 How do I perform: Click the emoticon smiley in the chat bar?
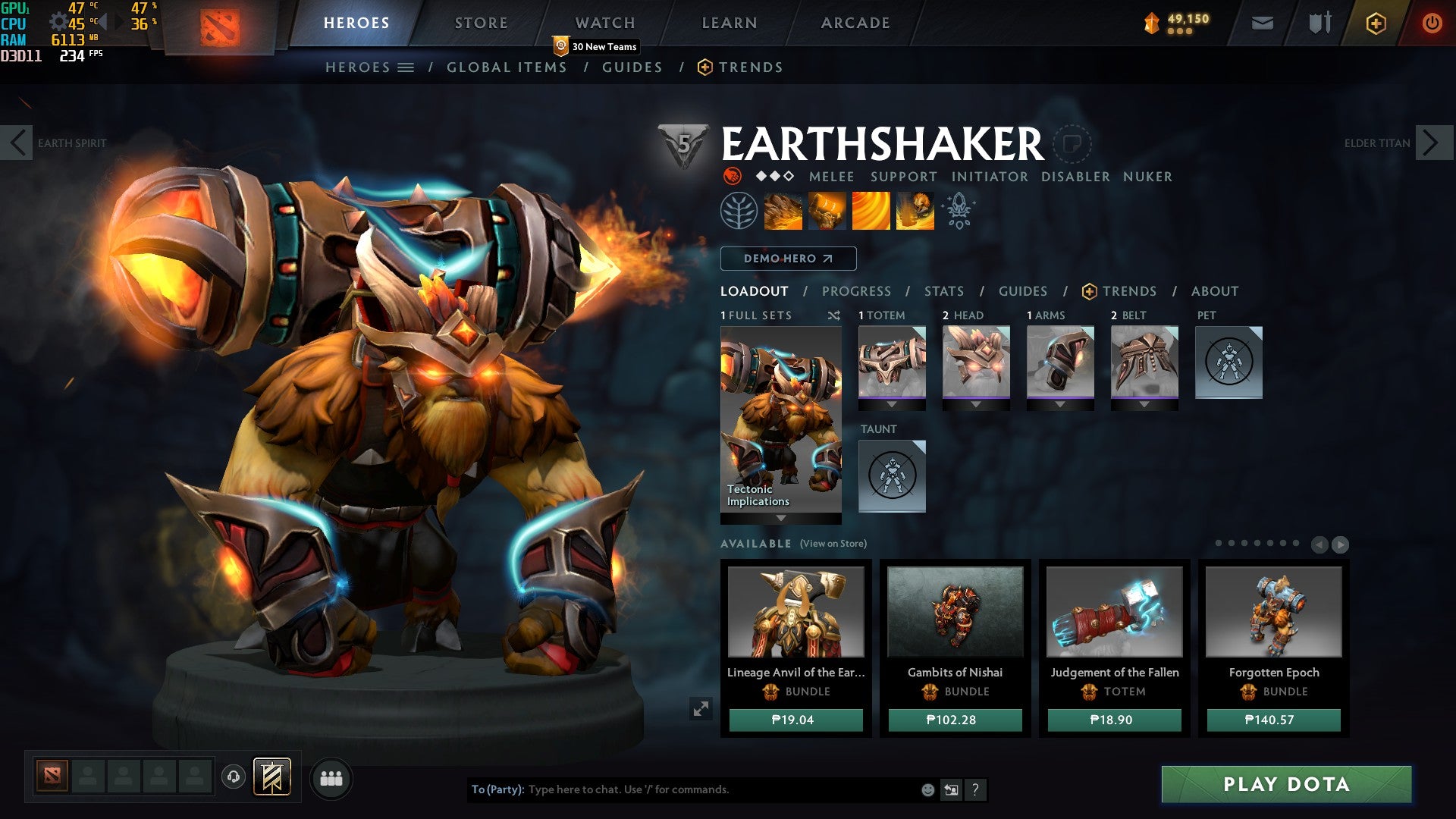tap(927, 789)
